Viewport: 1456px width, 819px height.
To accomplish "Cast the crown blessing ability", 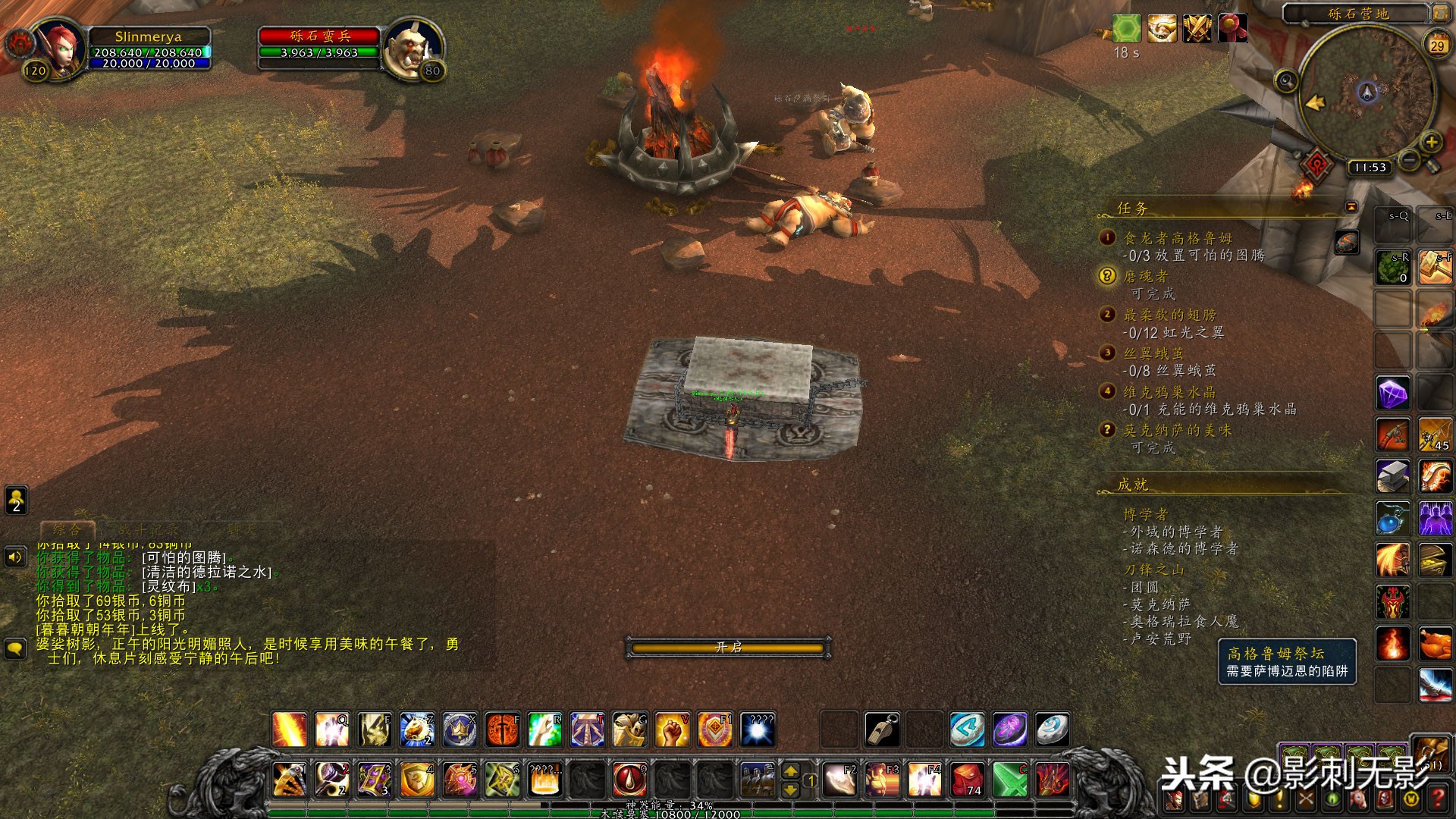I will click(x=460, y=730).
